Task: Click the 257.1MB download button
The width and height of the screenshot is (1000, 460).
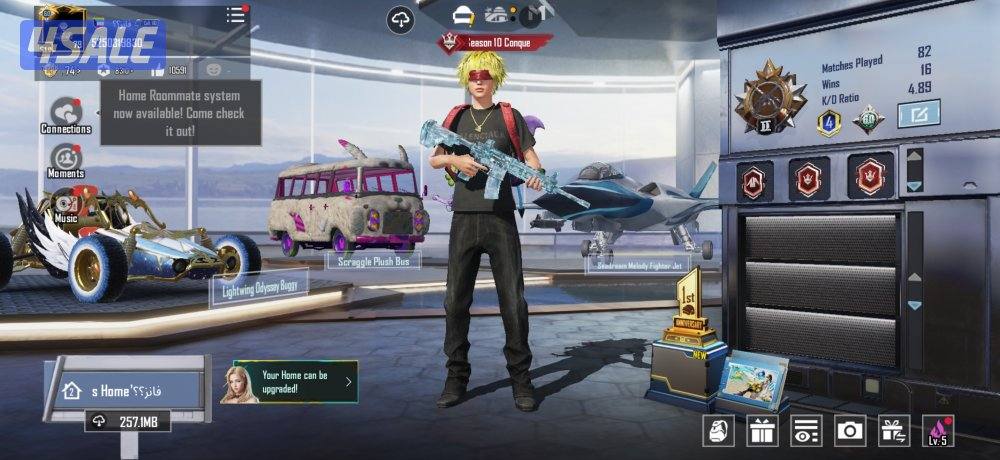Action: [x=127, y=421]
